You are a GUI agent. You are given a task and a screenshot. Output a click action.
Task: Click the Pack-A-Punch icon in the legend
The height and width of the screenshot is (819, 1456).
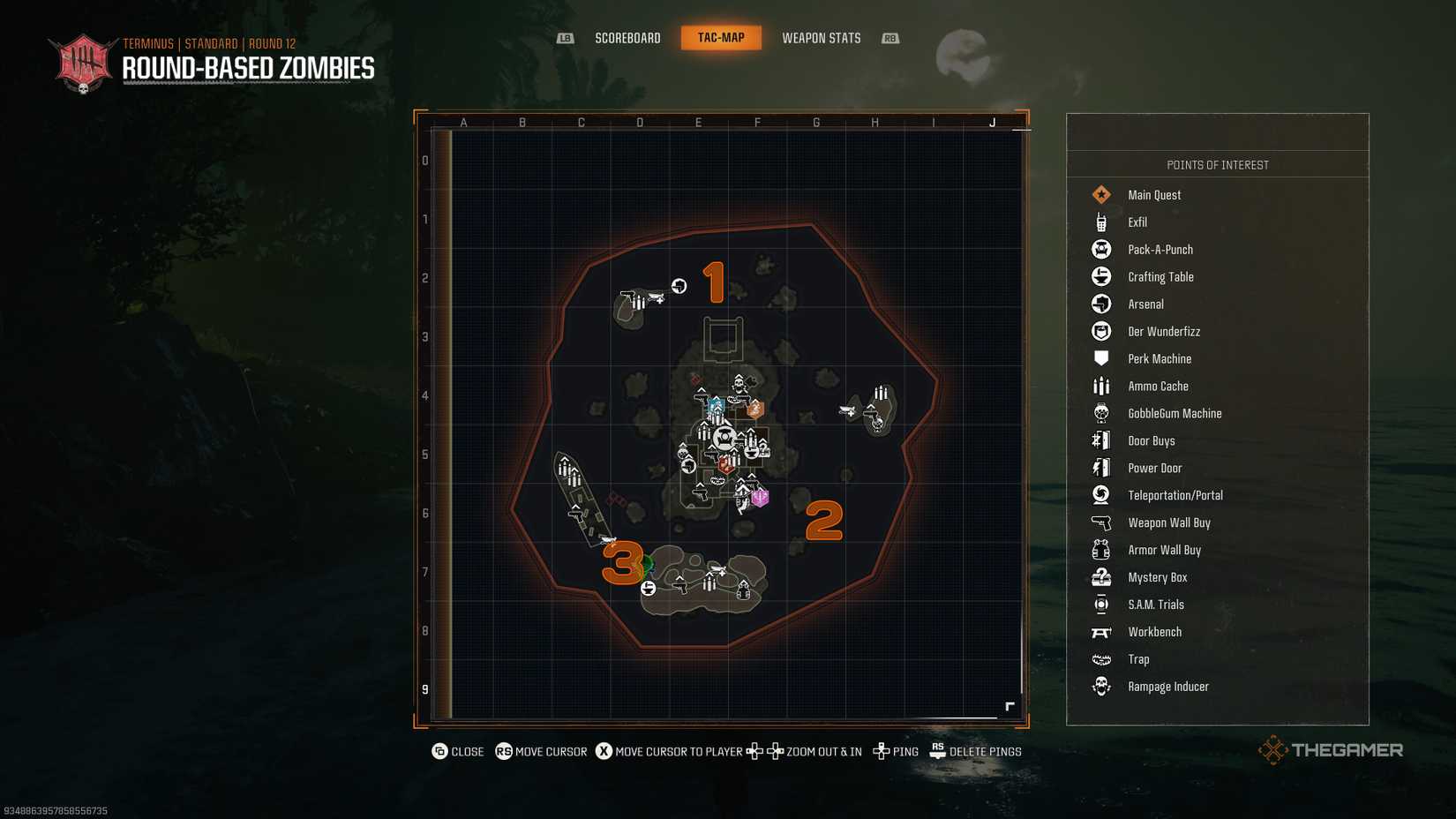coord(1100,249)
